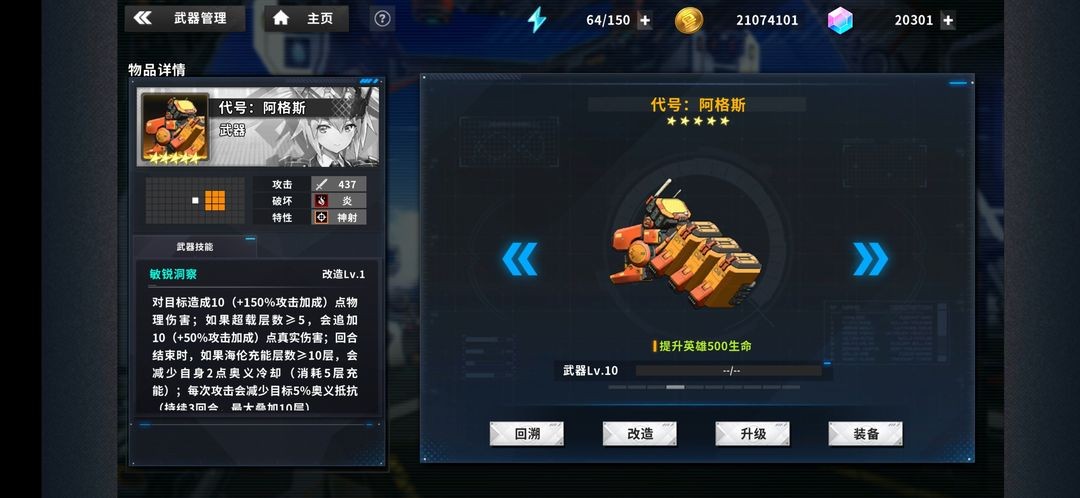Add more energy with plus button
The image size is (1080, 498).
pos(644,20)
